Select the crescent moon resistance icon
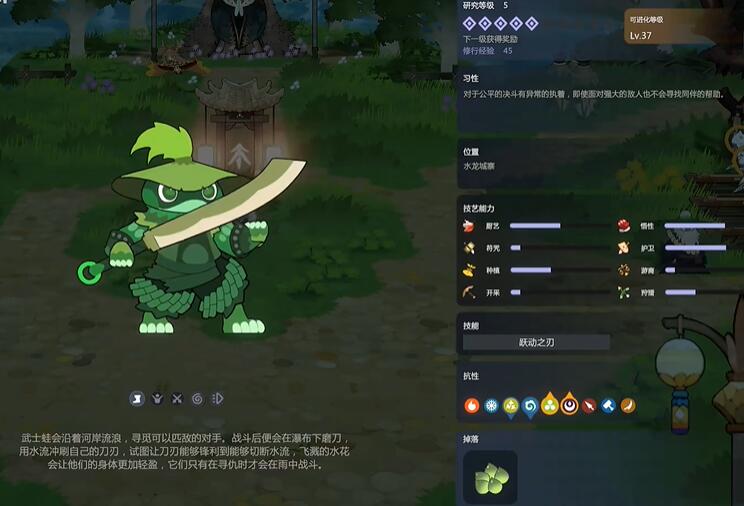Image resolution: width=744 pixels, height=506 pixels. point(568,405)
